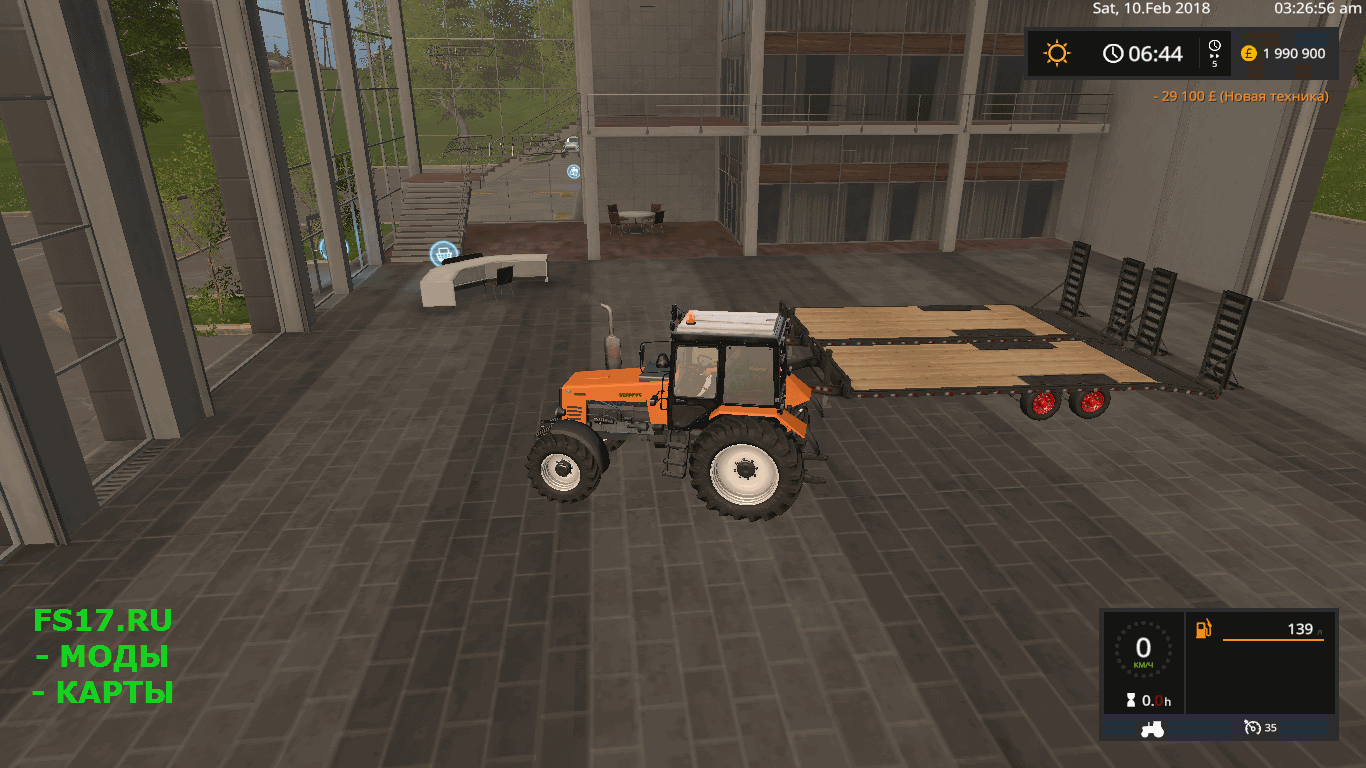Open the shop basket icon at the reception desk
This screenshot has width=1366, height=768.
click(443, 252)
